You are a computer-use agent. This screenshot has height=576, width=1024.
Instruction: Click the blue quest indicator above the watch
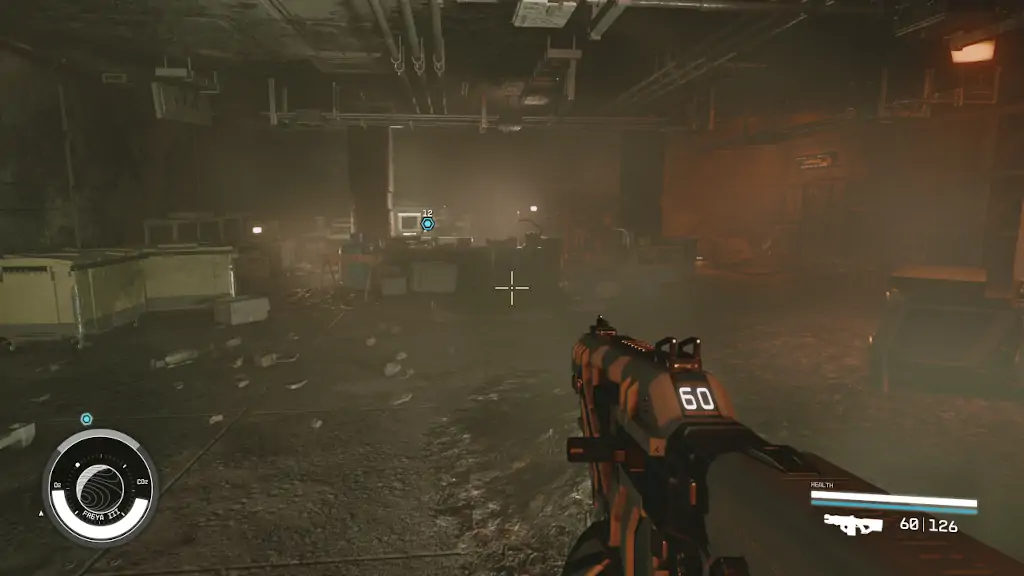pyautogui.click(x=86, y=419)
